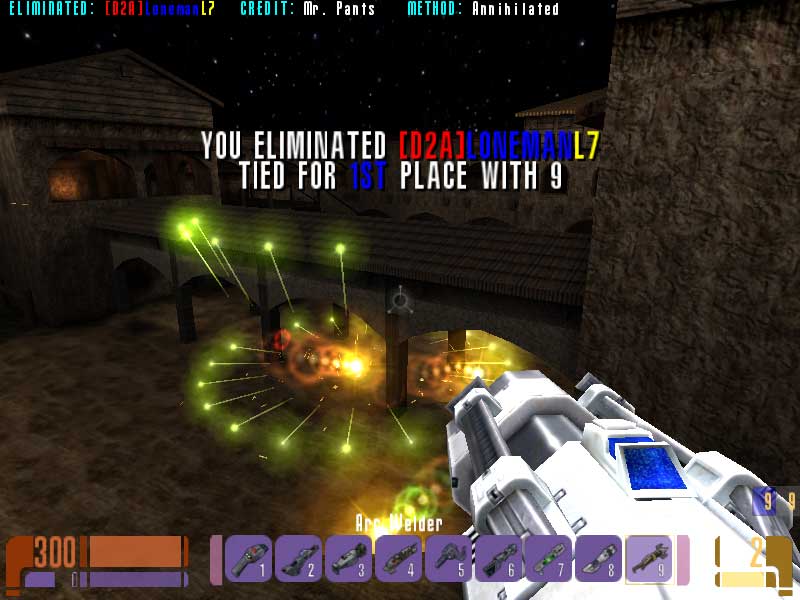The height and width of the screenshot is (600, 800).
Task: Select the highlighted Arc Welder slot 9
Action: [x=648, y=559]
